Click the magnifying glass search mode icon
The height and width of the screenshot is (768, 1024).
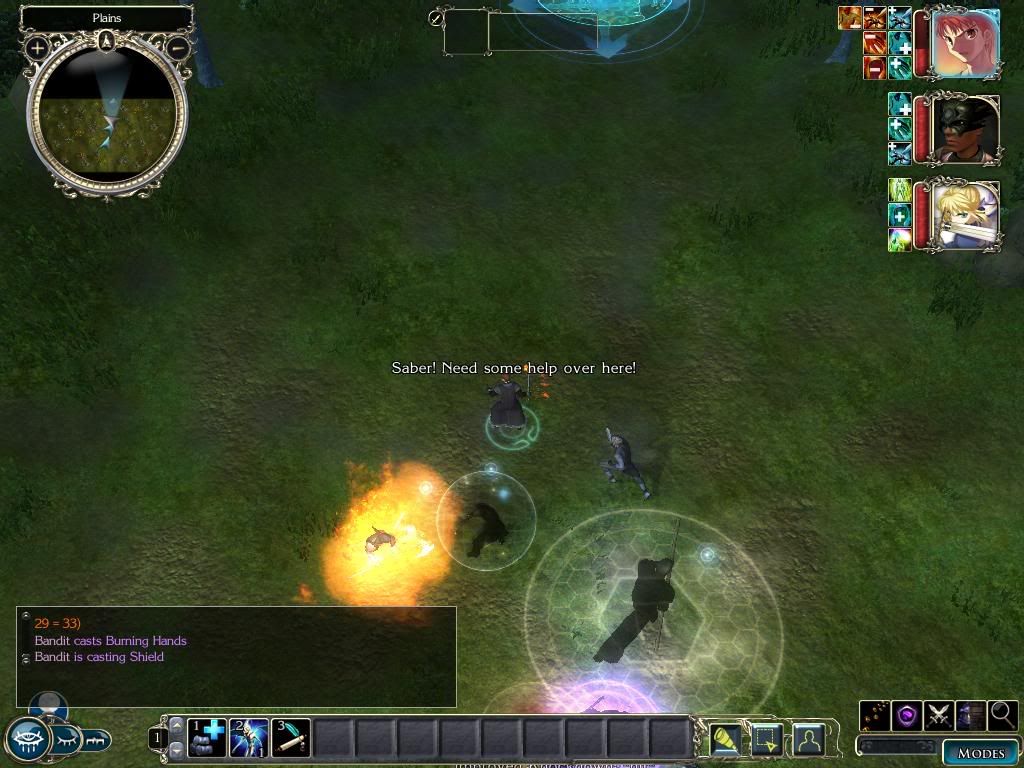(x=1002, y=715)
